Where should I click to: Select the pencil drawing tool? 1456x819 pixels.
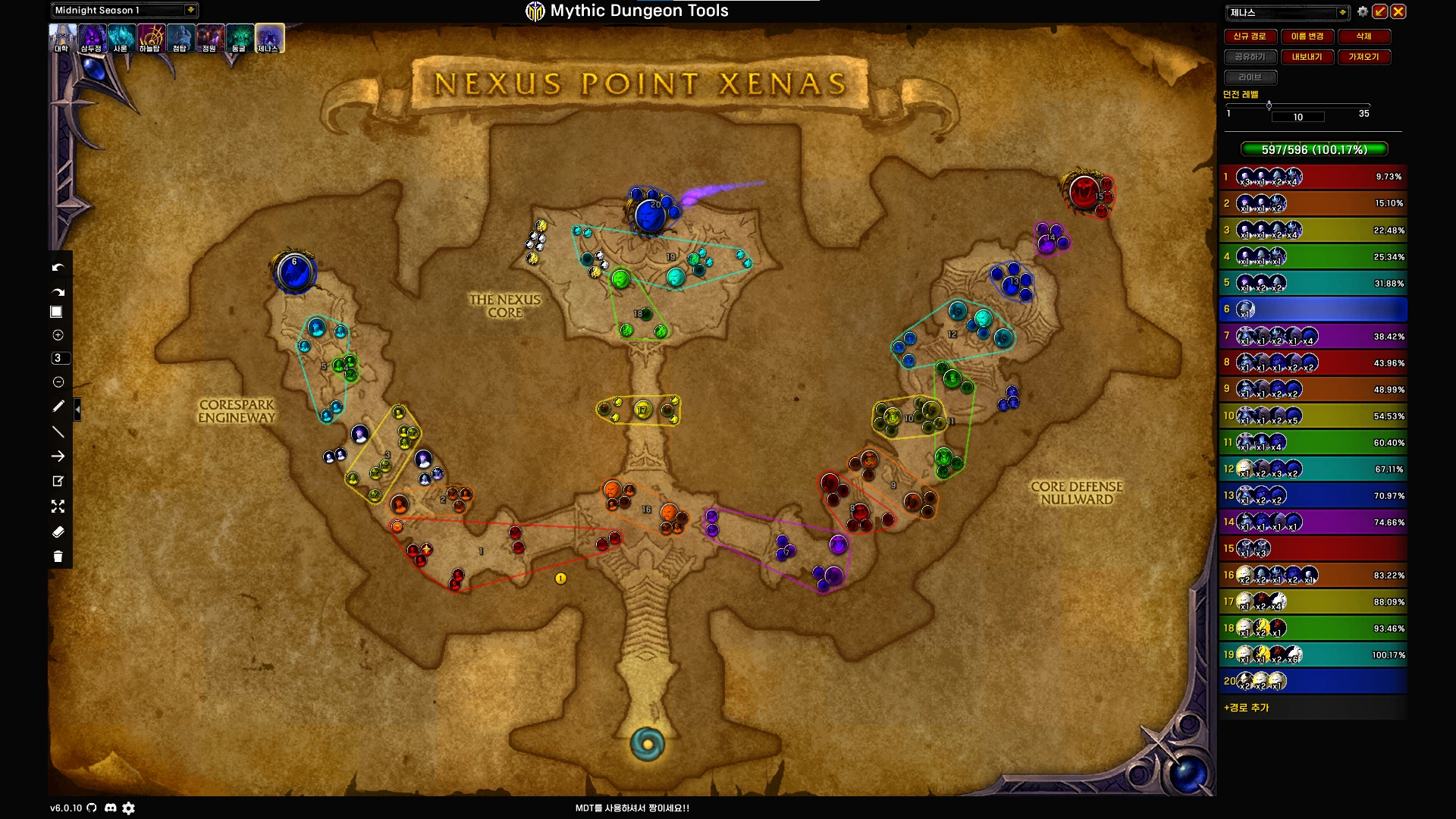[58, 406]
